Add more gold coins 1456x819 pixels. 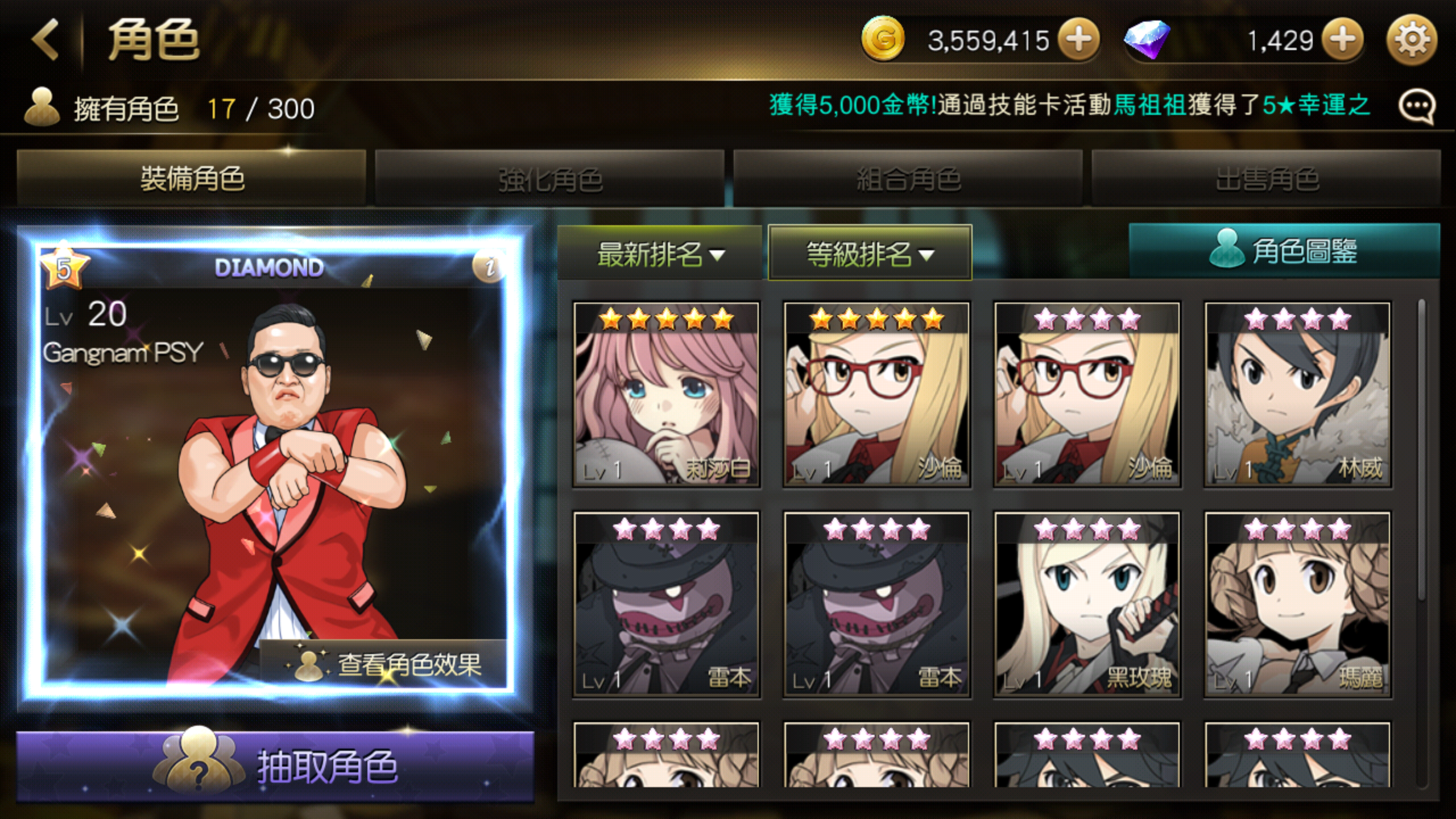[1078, 40]
